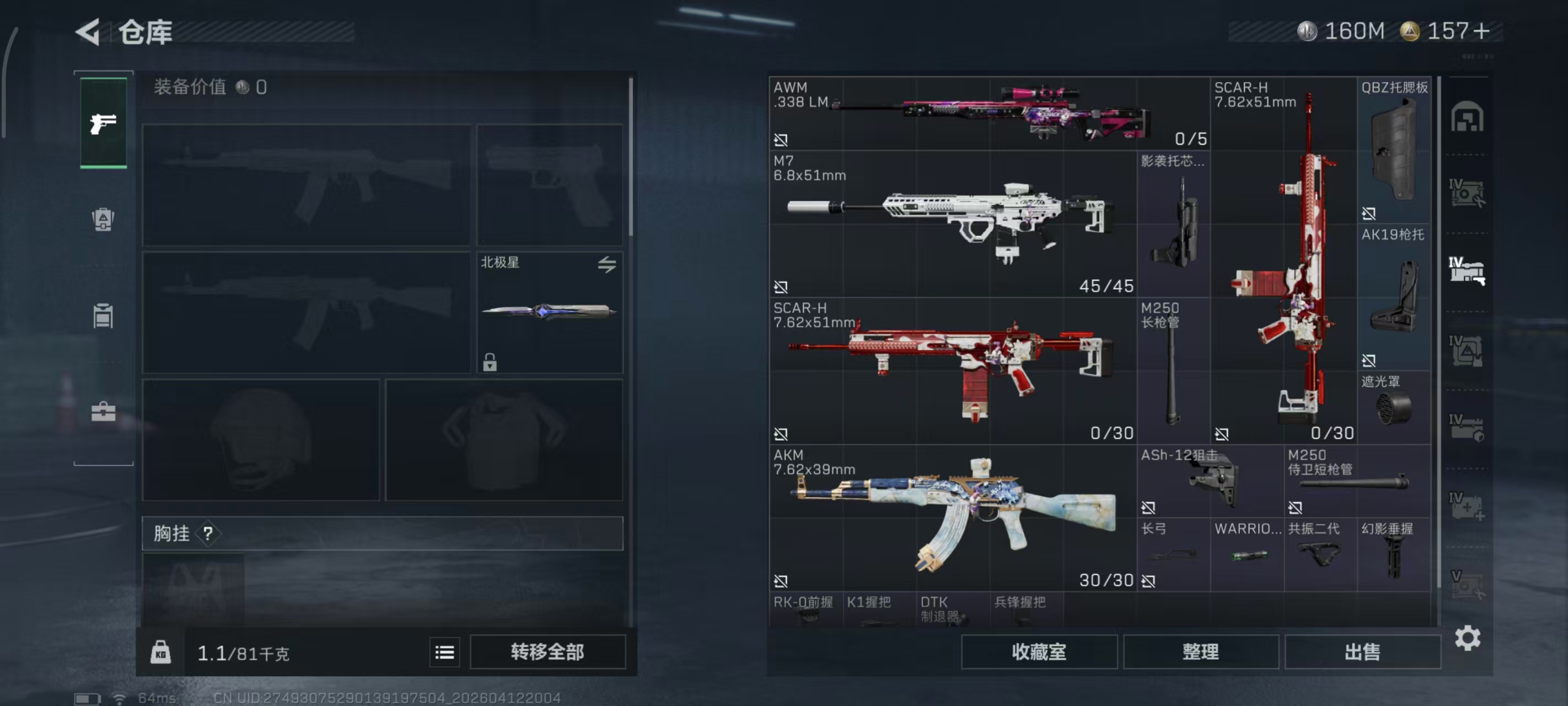This screenshot has height=706, width=1568.
Task: Tap the 整理 sort button
Action: 1200,652
